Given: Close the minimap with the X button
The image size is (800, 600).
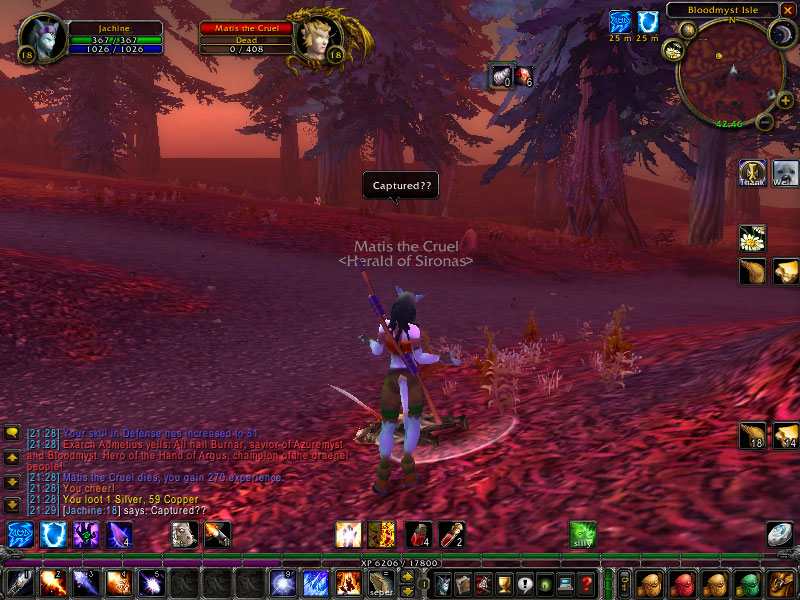Looking at the screenshot, I should click(x=788, y=9).
